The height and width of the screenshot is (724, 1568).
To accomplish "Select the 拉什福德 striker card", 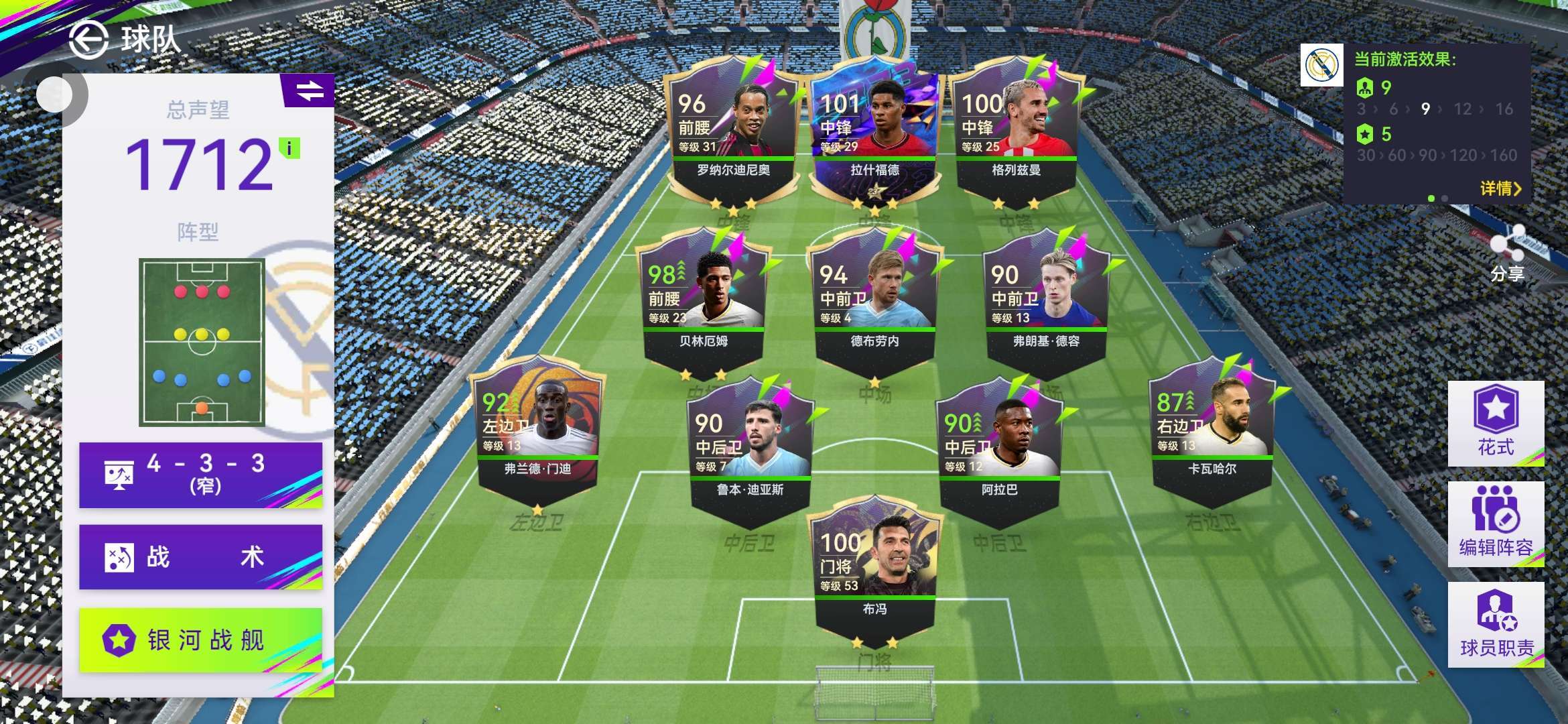I will pyautogui.click(x=874, y=134).
